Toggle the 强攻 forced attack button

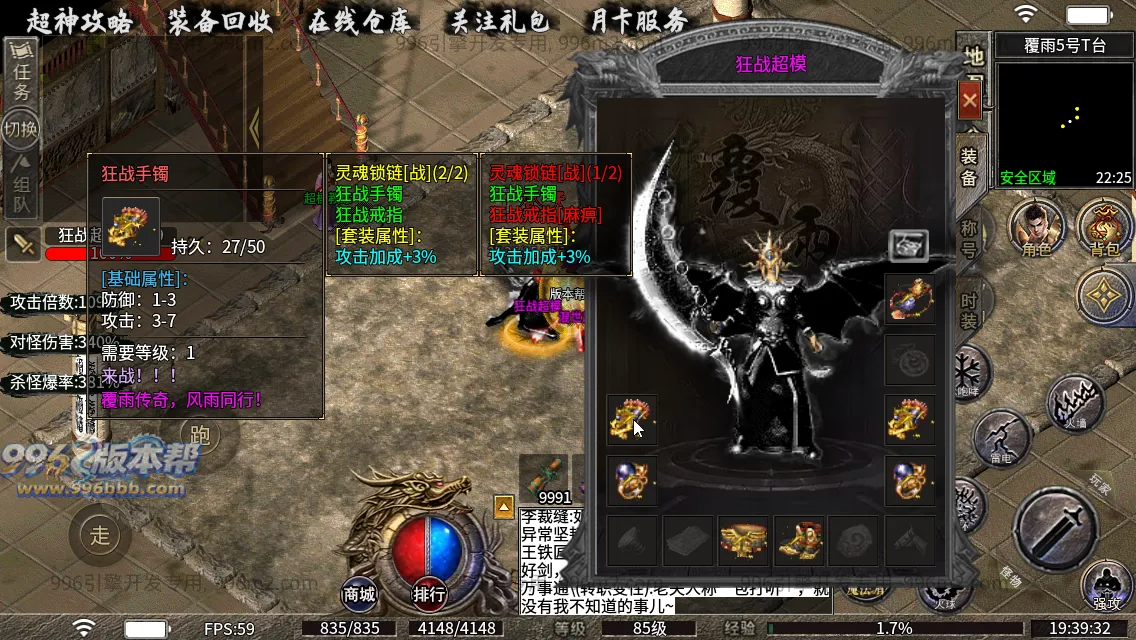coord(1106,587)
